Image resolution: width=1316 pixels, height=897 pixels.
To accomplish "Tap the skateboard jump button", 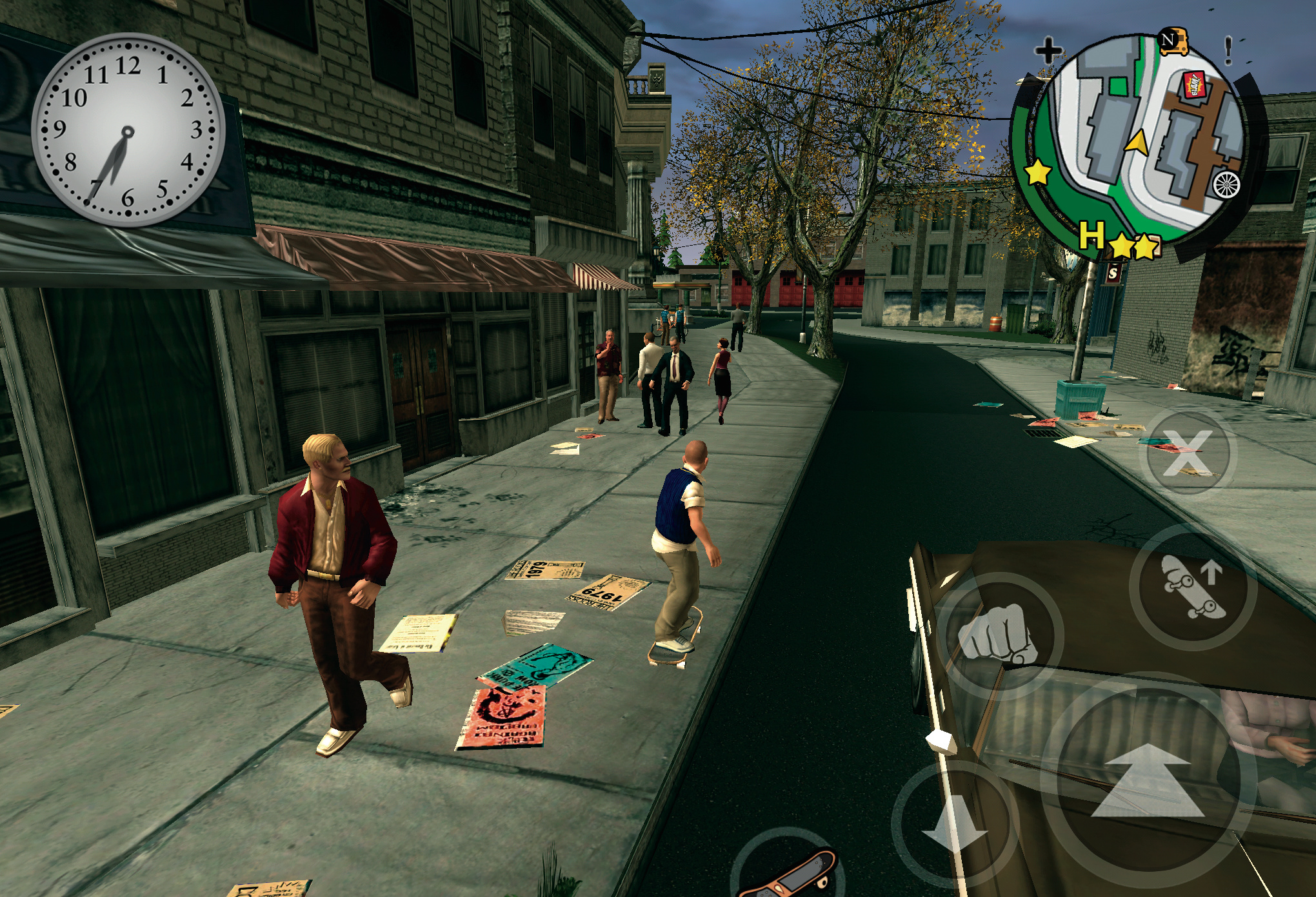I will click(1193, 586).
